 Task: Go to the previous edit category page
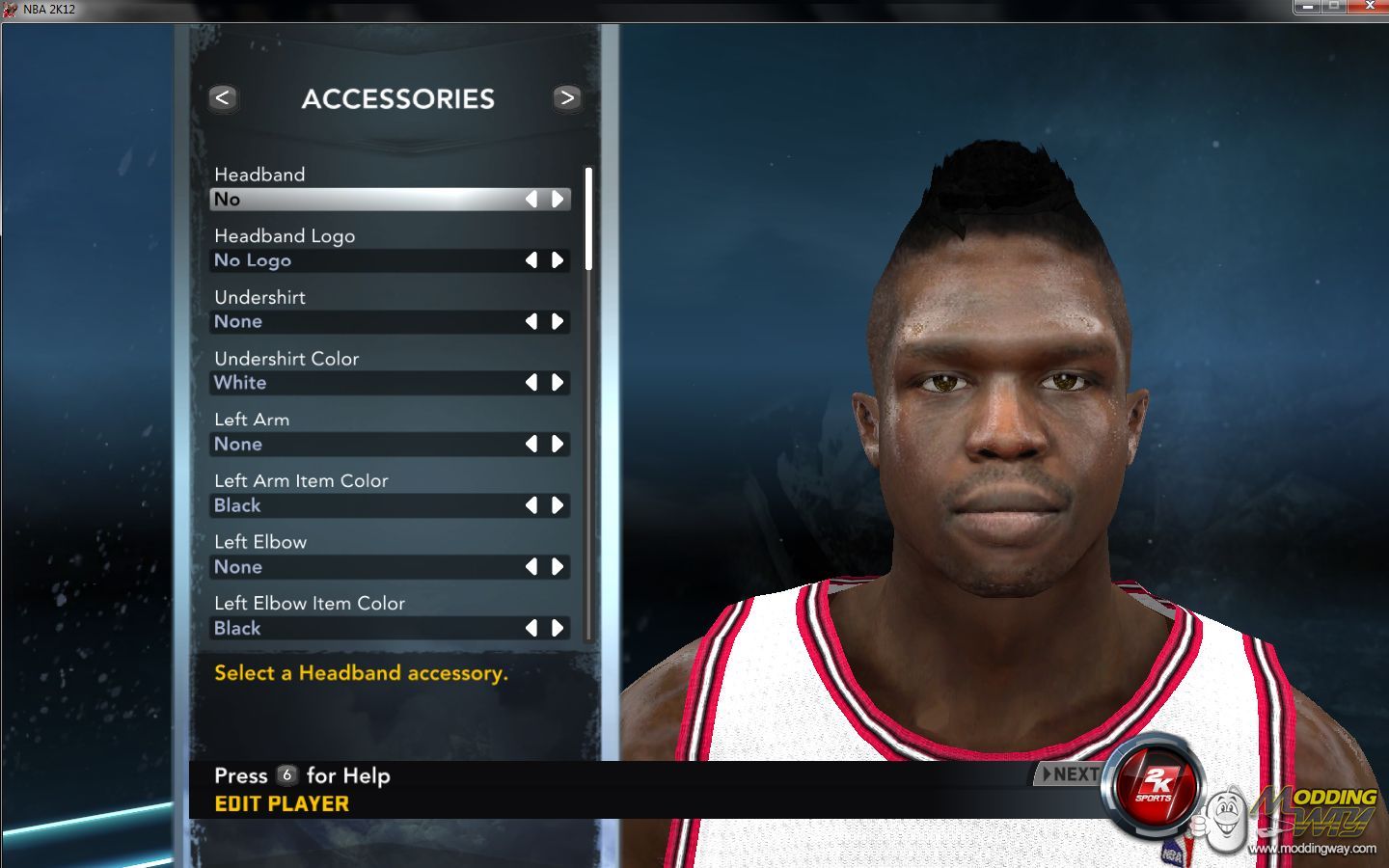[223, 97]
